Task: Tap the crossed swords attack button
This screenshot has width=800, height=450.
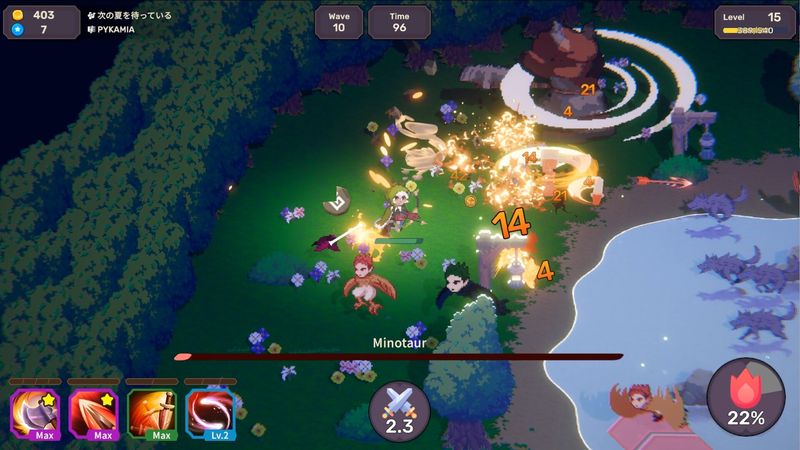Action: click(x=399, y=411)
